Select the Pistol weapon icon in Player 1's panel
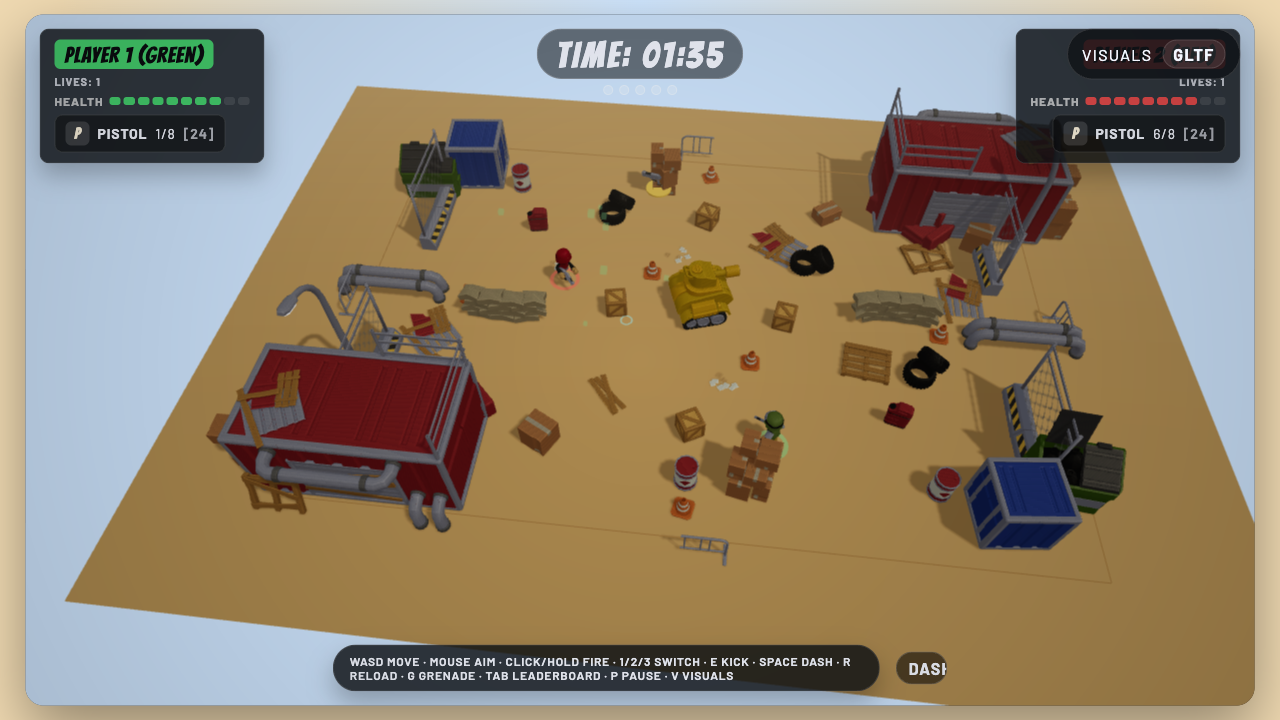This screenshot has width=1280, height=720. pos(76,133)
